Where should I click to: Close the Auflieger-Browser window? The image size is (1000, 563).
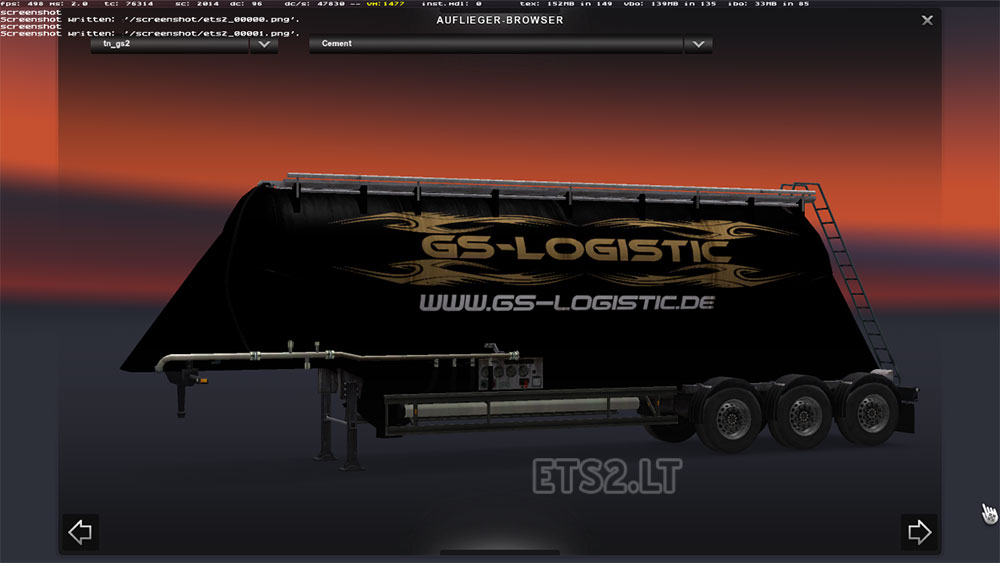tap(928, 20)
